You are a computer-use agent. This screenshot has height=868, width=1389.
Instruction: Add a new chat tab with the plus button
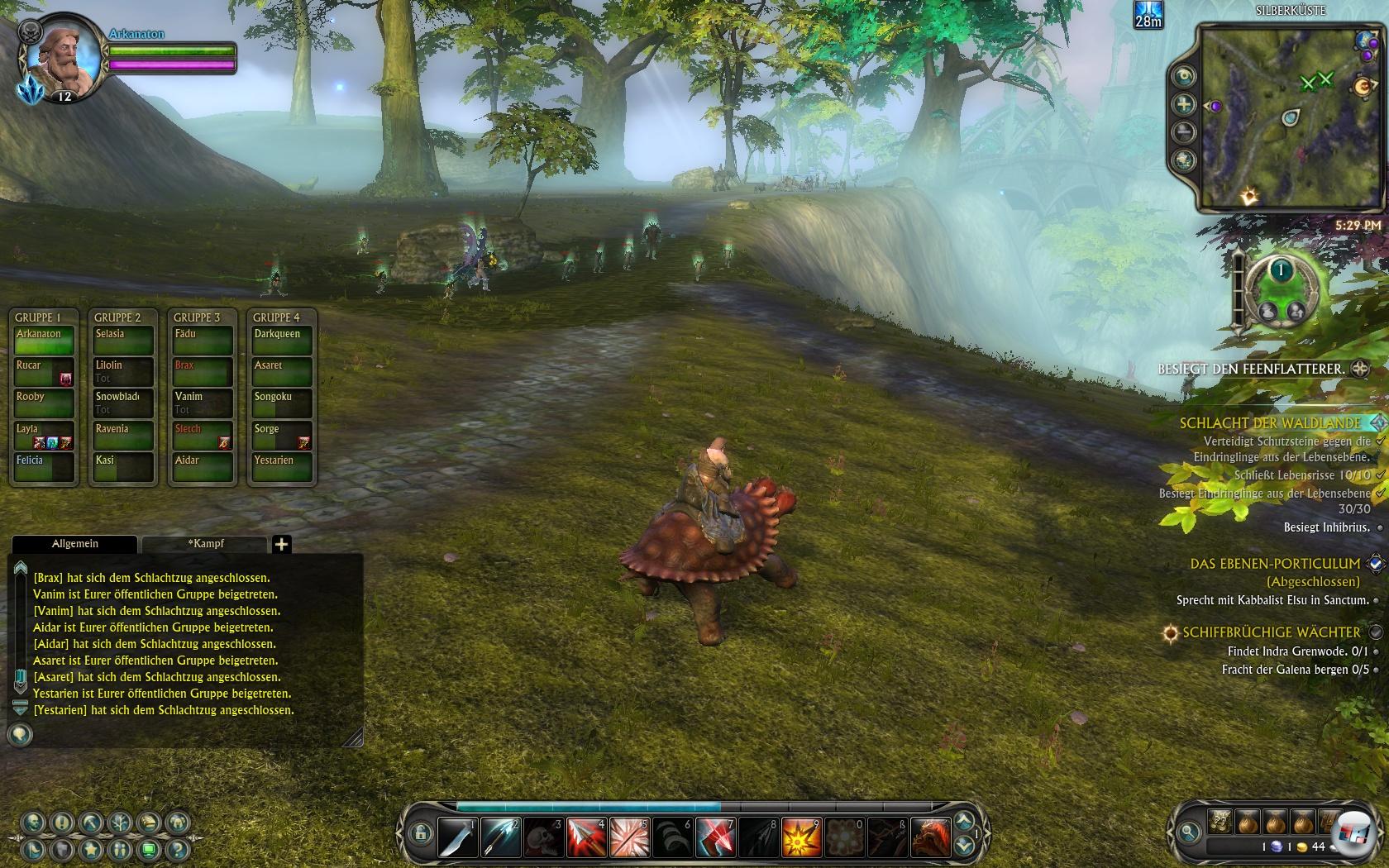click(x=281, y=544)
